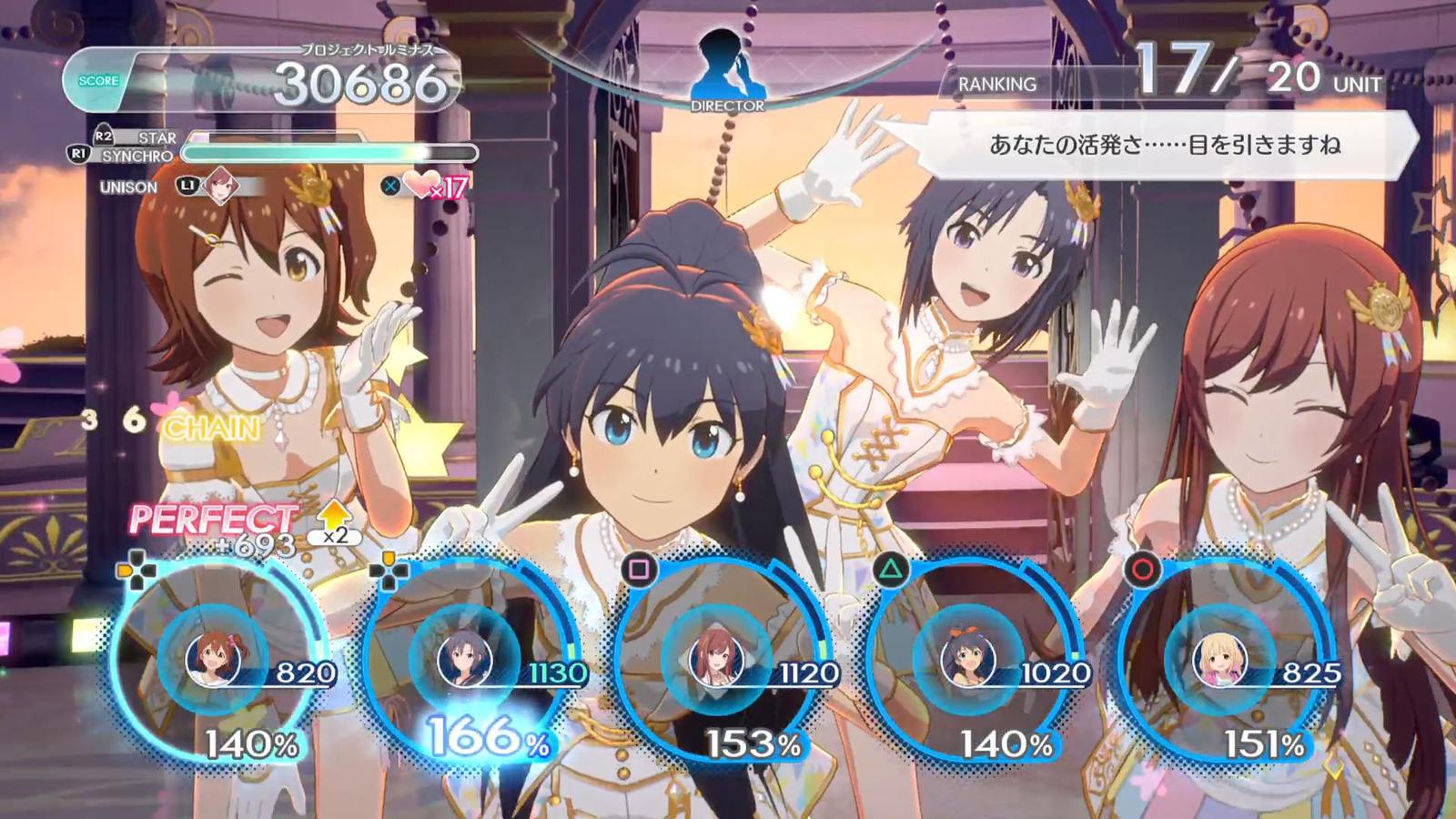Use the pink heart item icon

pos(421,185)
